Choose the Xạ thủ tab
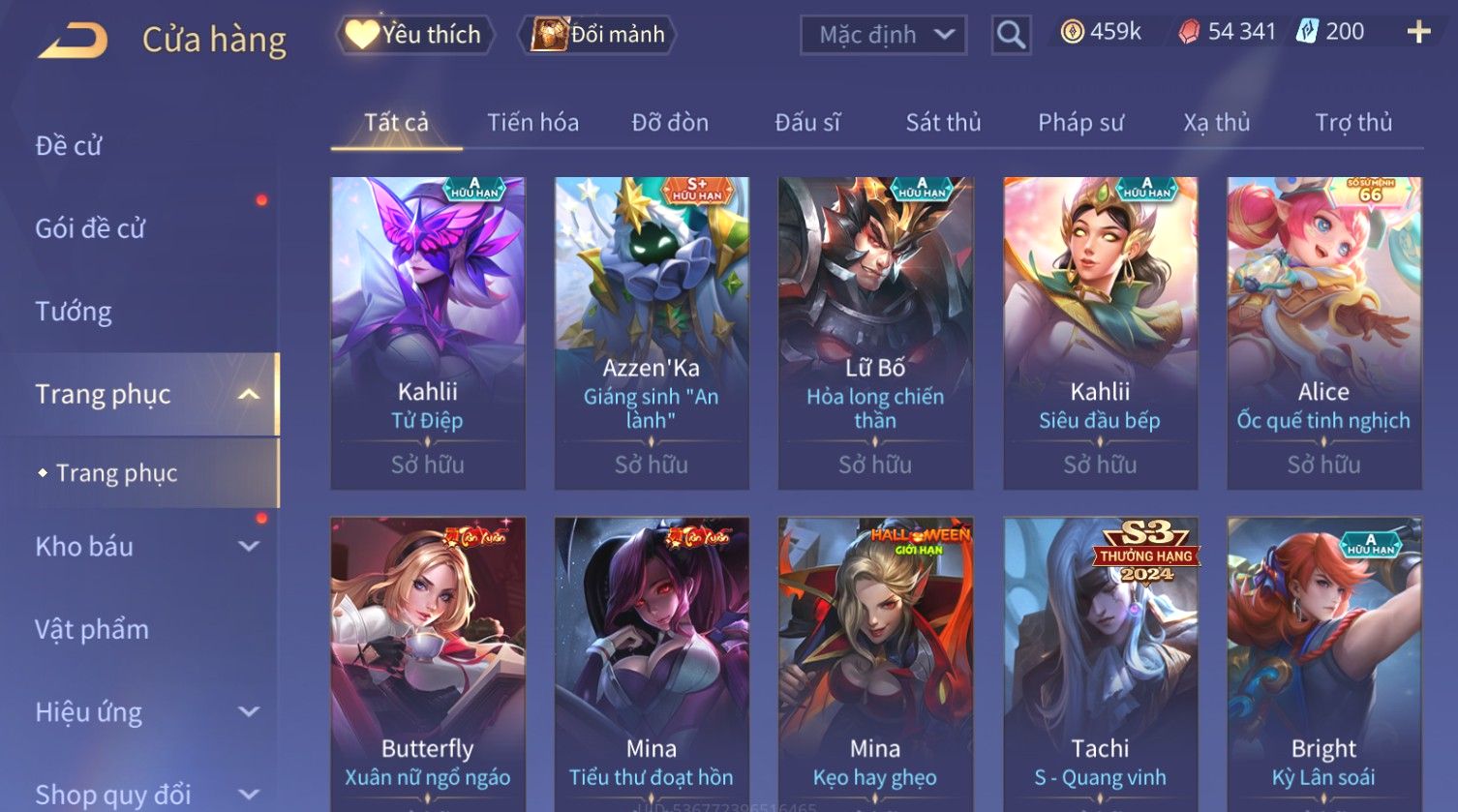Screen dimensions: 1458x812 point(1216,123)
